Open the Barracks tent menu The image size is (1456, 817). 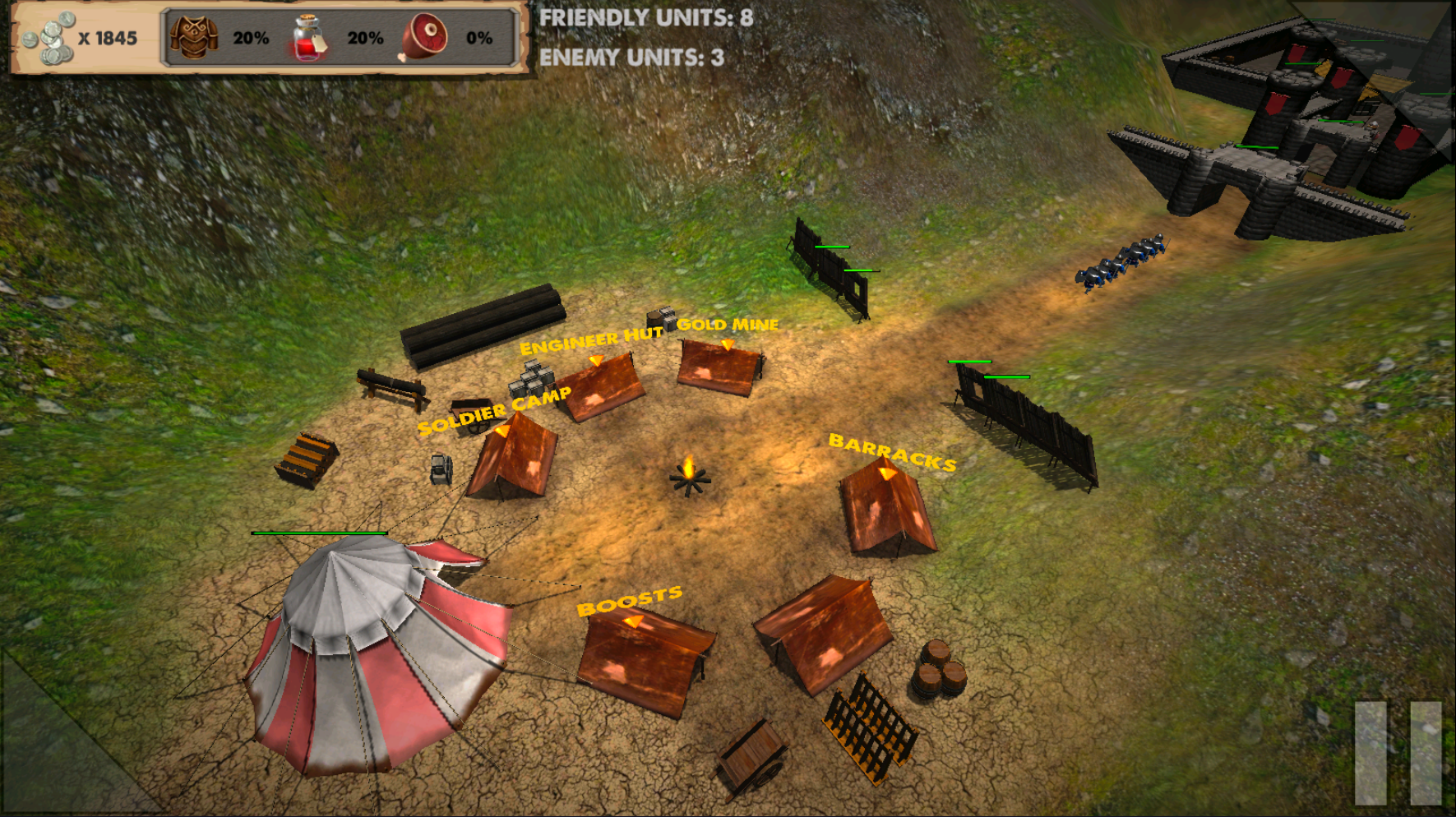885,506
